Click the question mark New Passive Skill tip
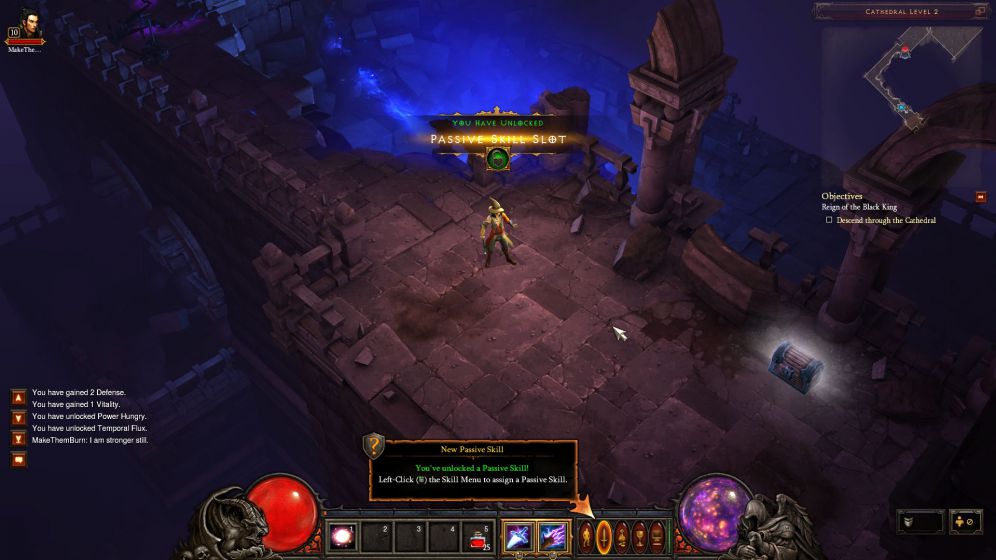996x560 pixels. pyautogui.click(x=374, y=446)
